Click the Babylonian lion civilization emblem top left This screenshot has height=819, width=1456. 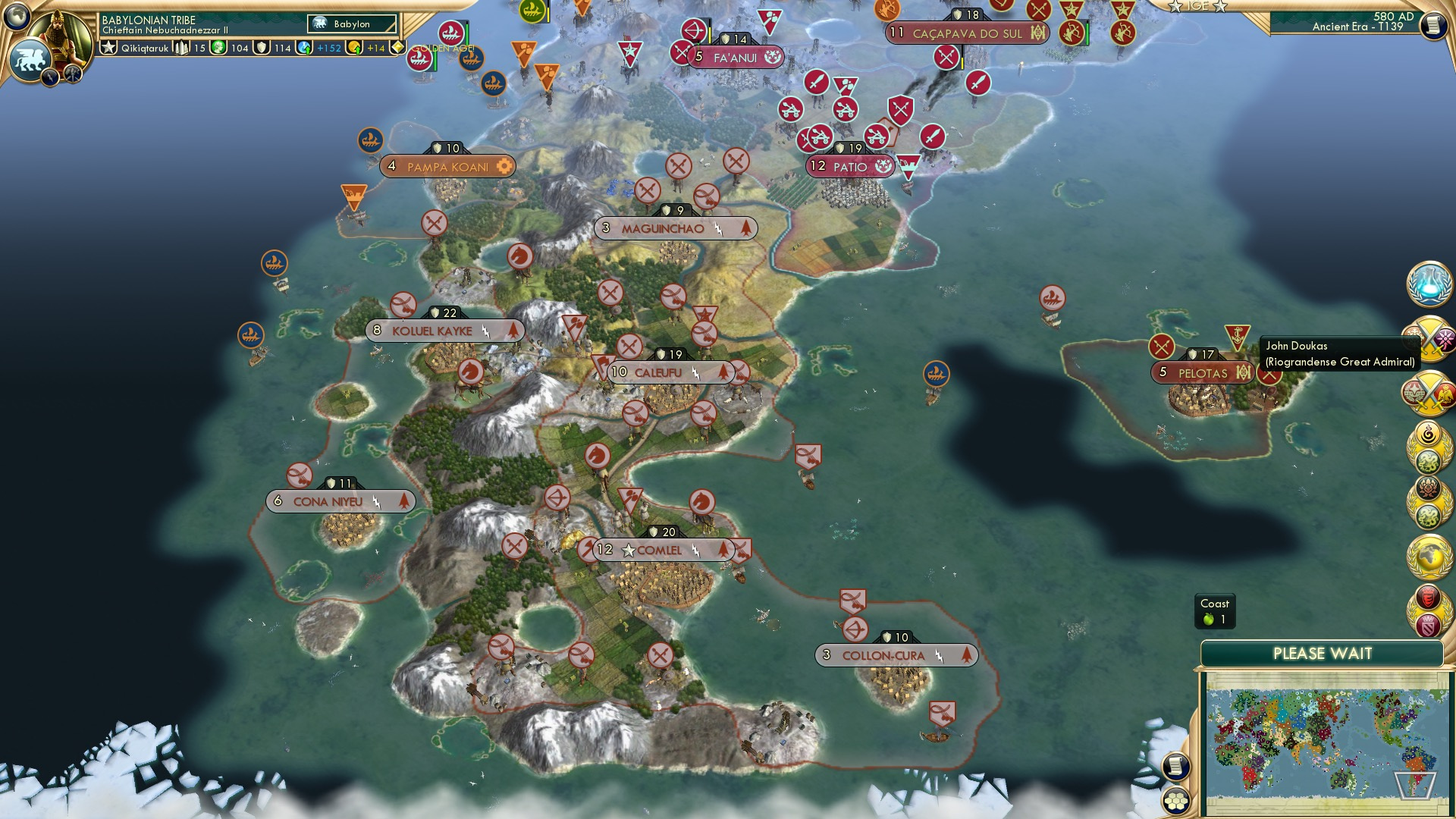pyautogui.click(x=32, y=56)
